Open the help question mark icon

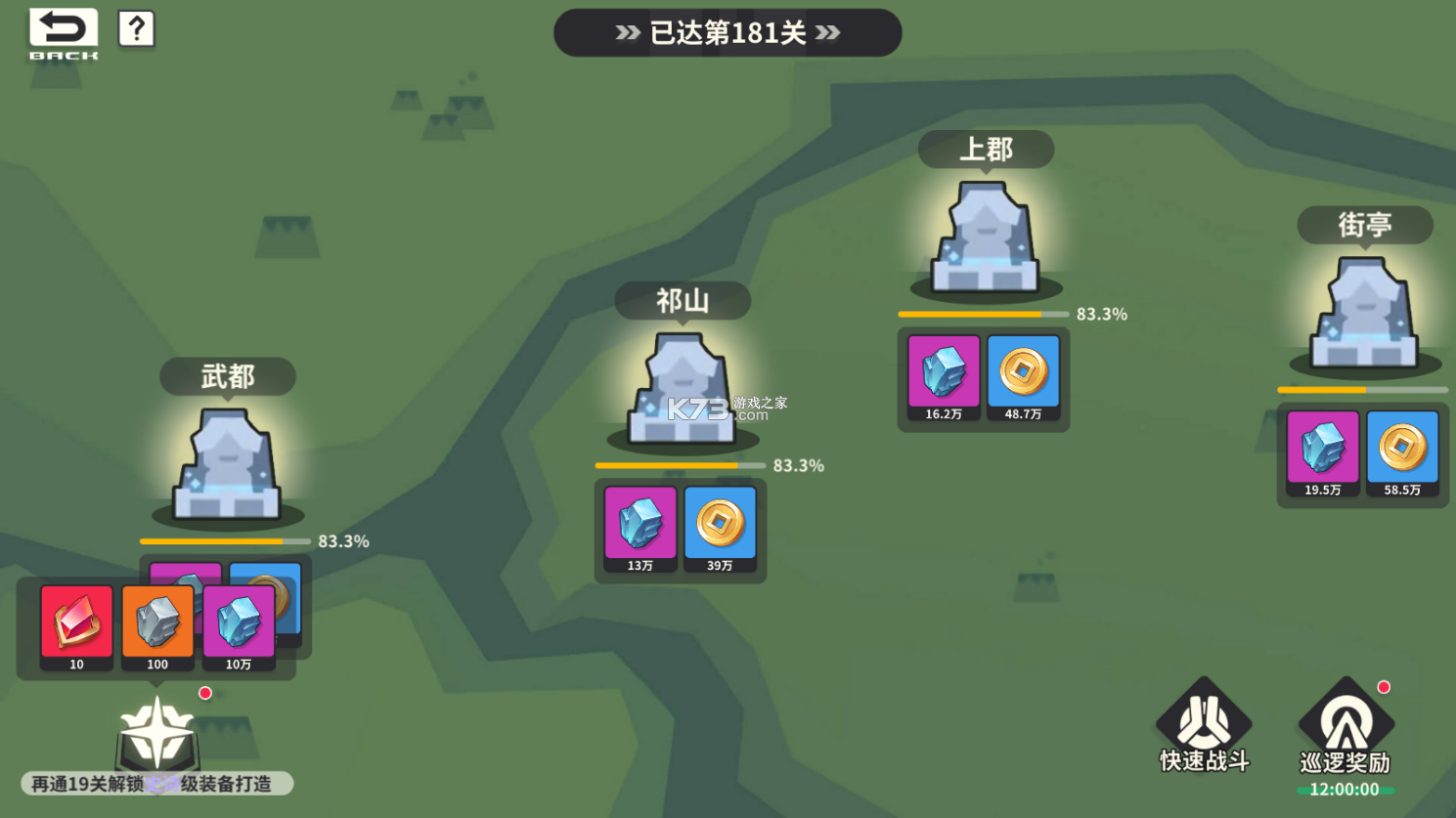click(x=136, y=28)
